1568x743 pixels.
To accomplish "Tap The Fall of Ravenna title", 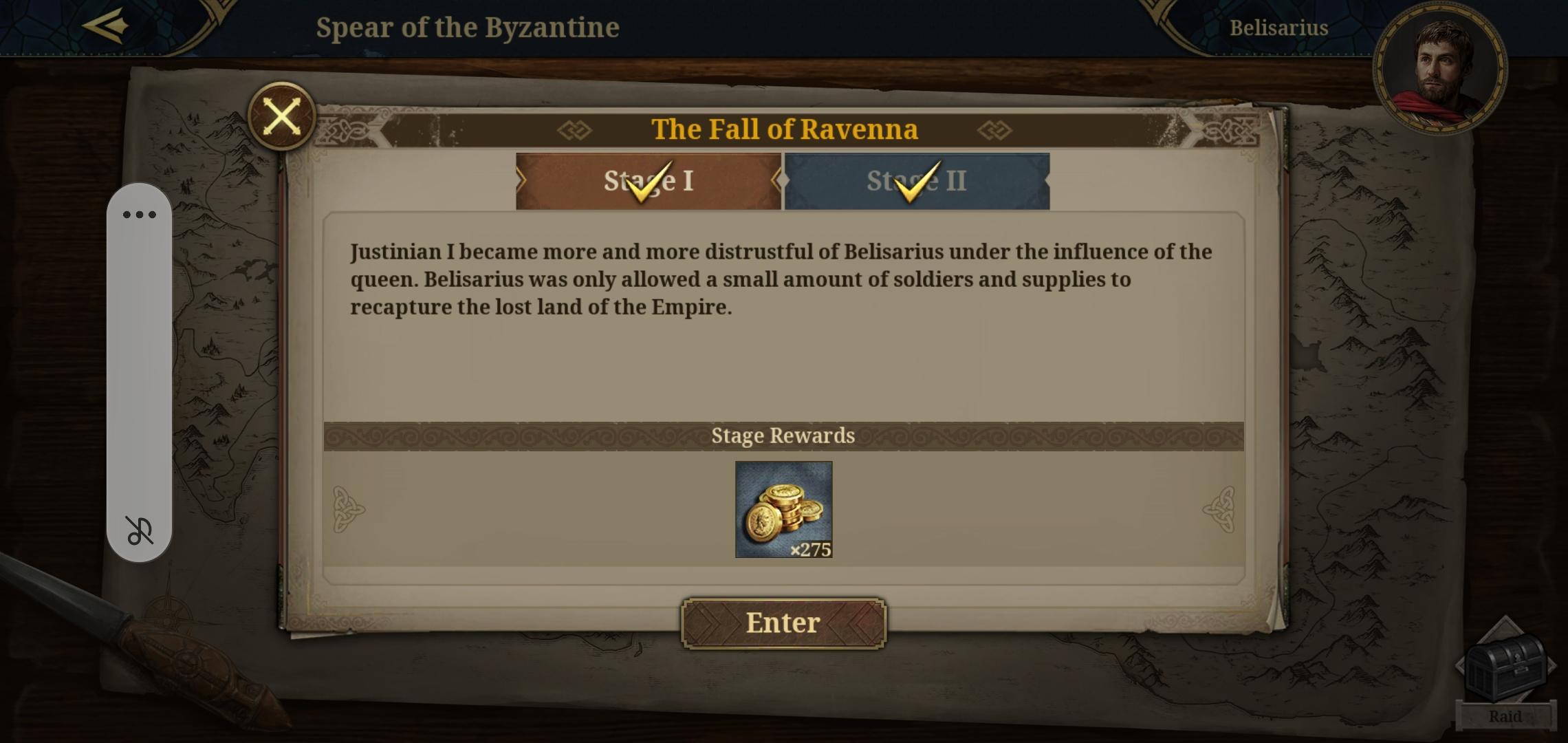I will pyautogui.click(x=784, y=129).
